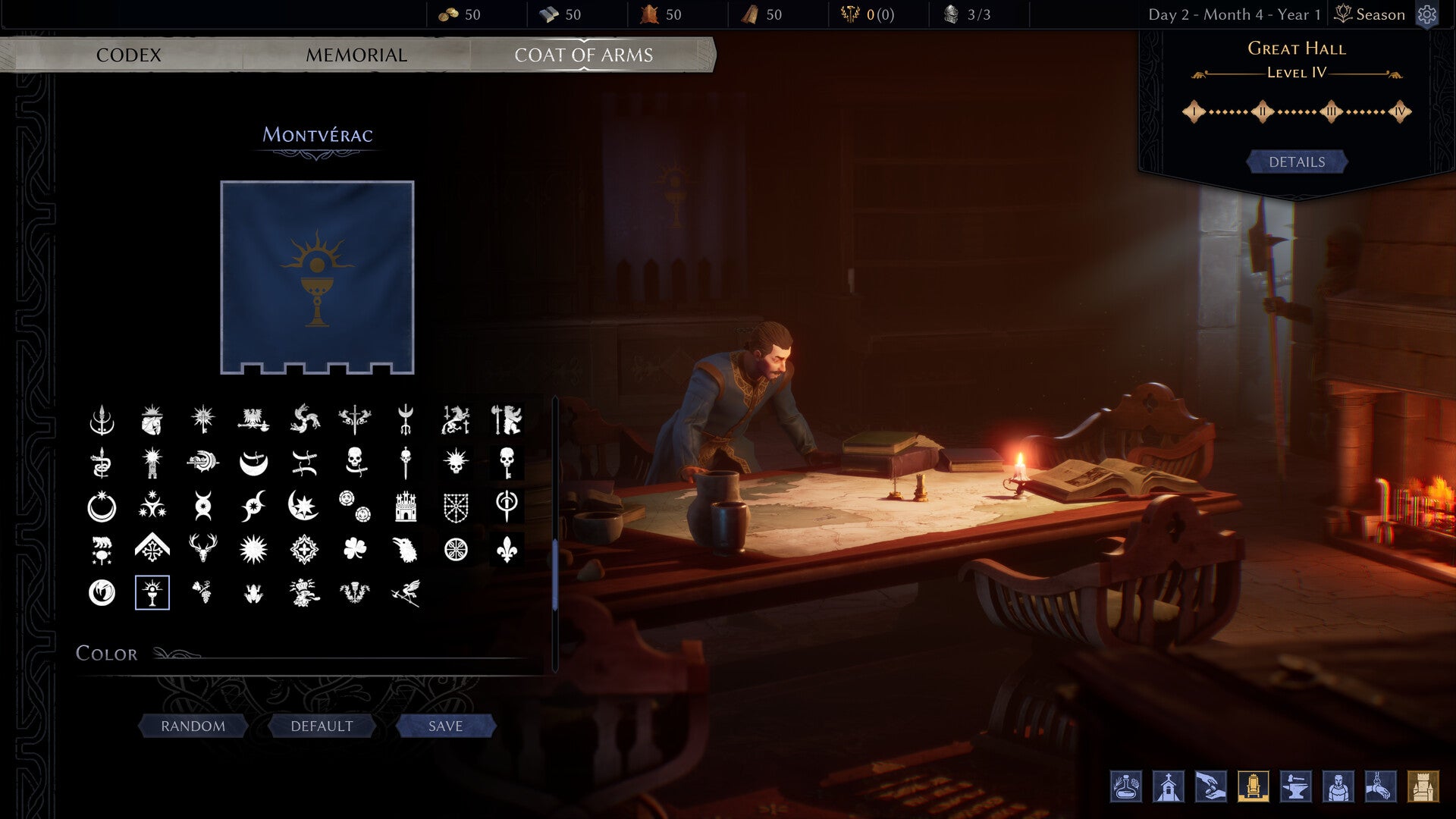Select the anvil smithy icon
The height and width of the screenshot is (819, 1456).
click(x=1295, y=786)
